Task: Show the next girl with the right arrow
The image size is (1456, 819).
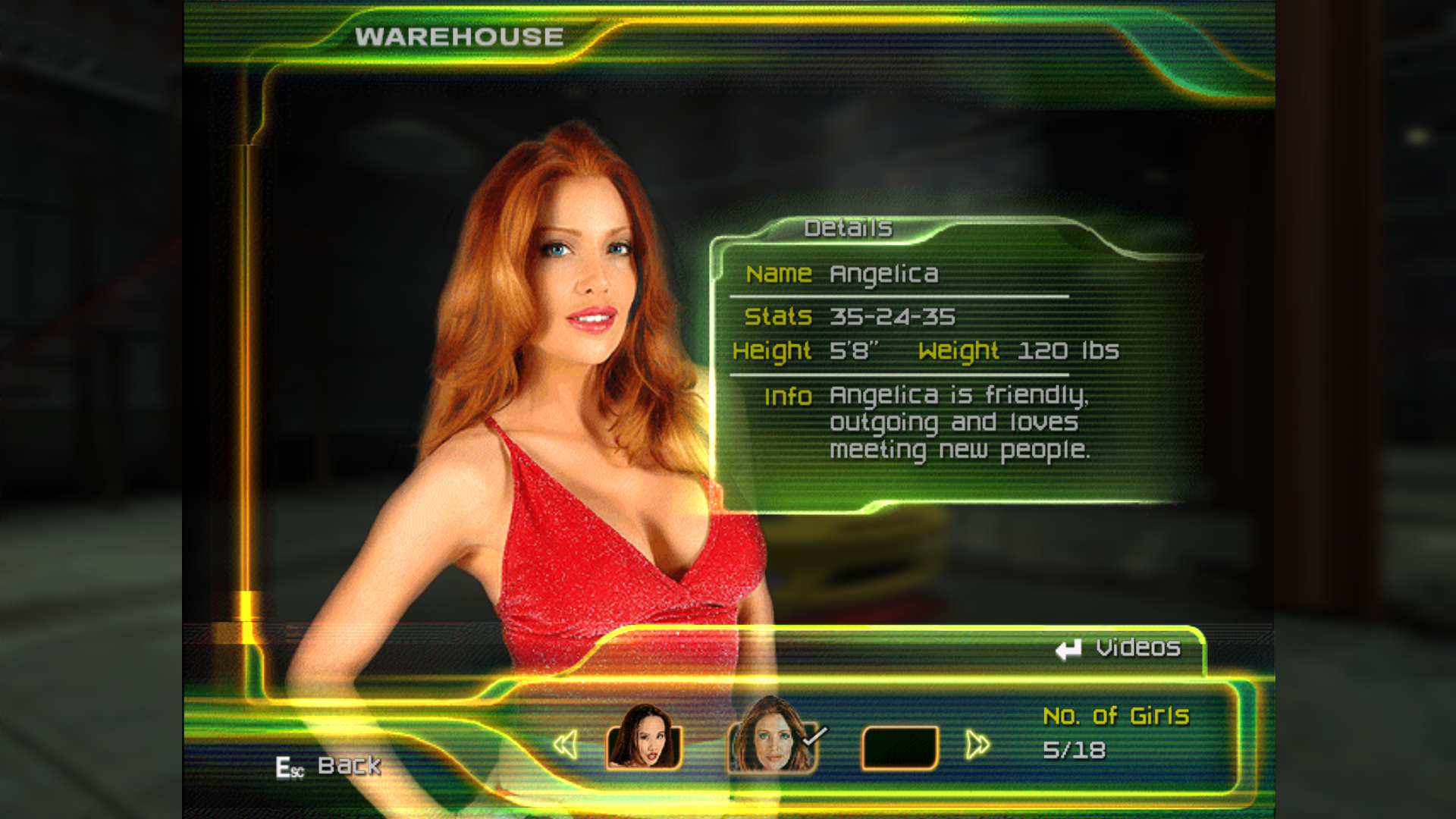Action: (977, 745)
